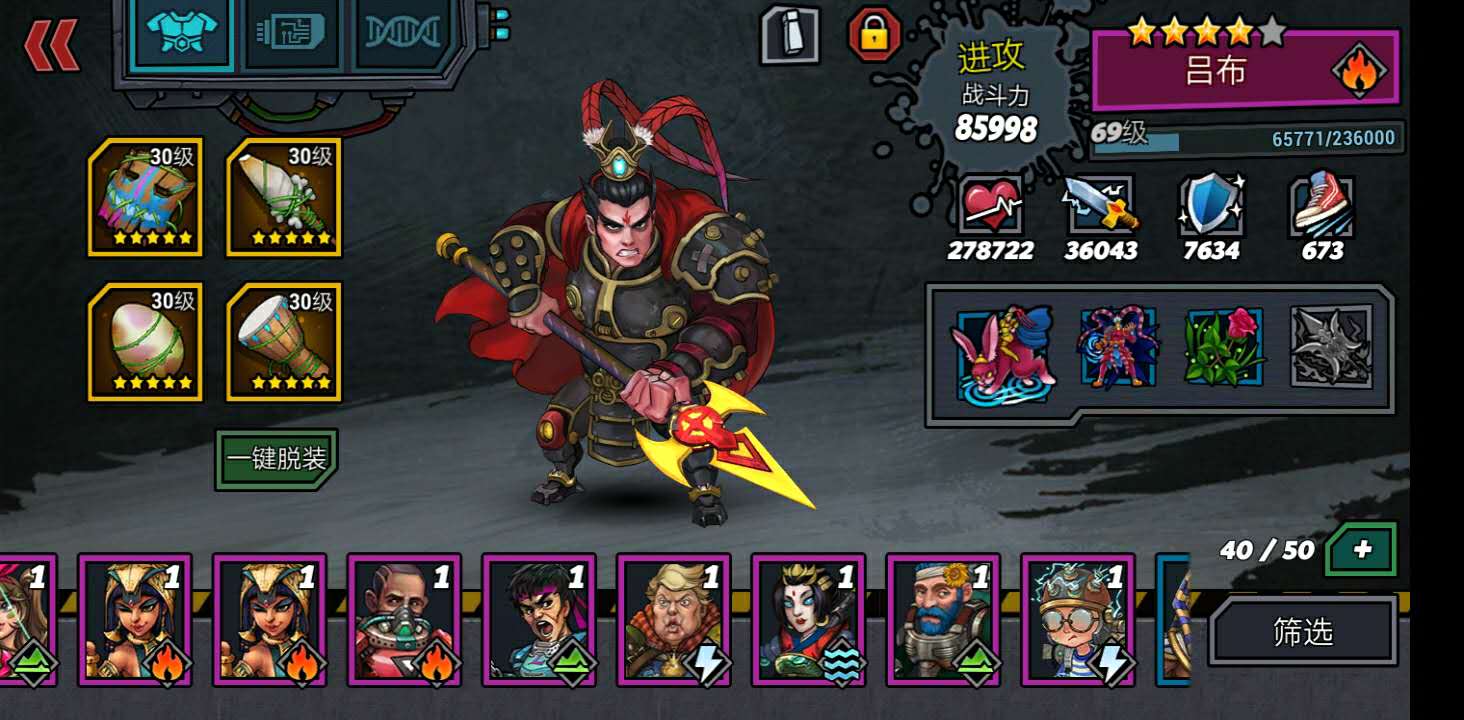
Task: Select the wrapped egg equipment slot
Action: click(145, 342)
